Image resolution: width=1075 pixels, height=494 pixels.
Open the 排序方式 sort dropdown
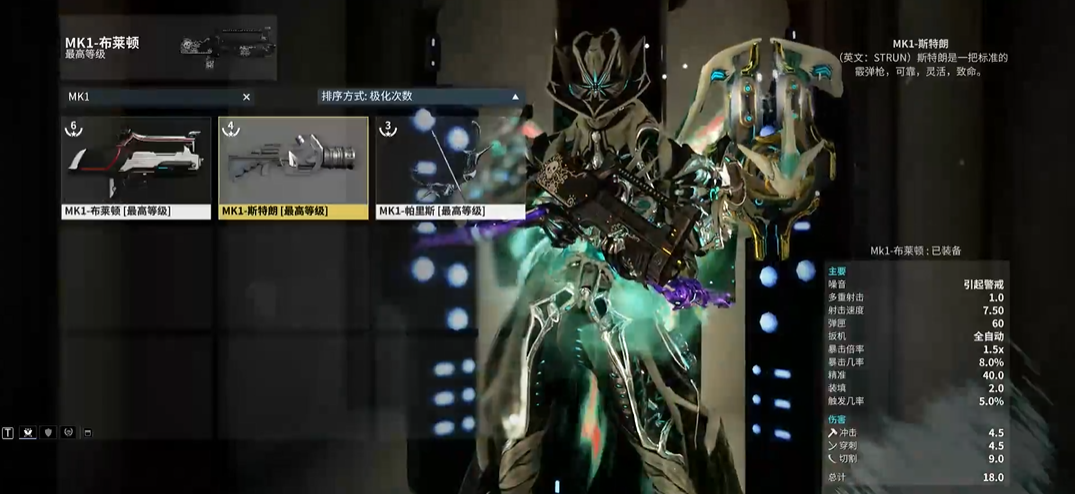coord(420,97)
